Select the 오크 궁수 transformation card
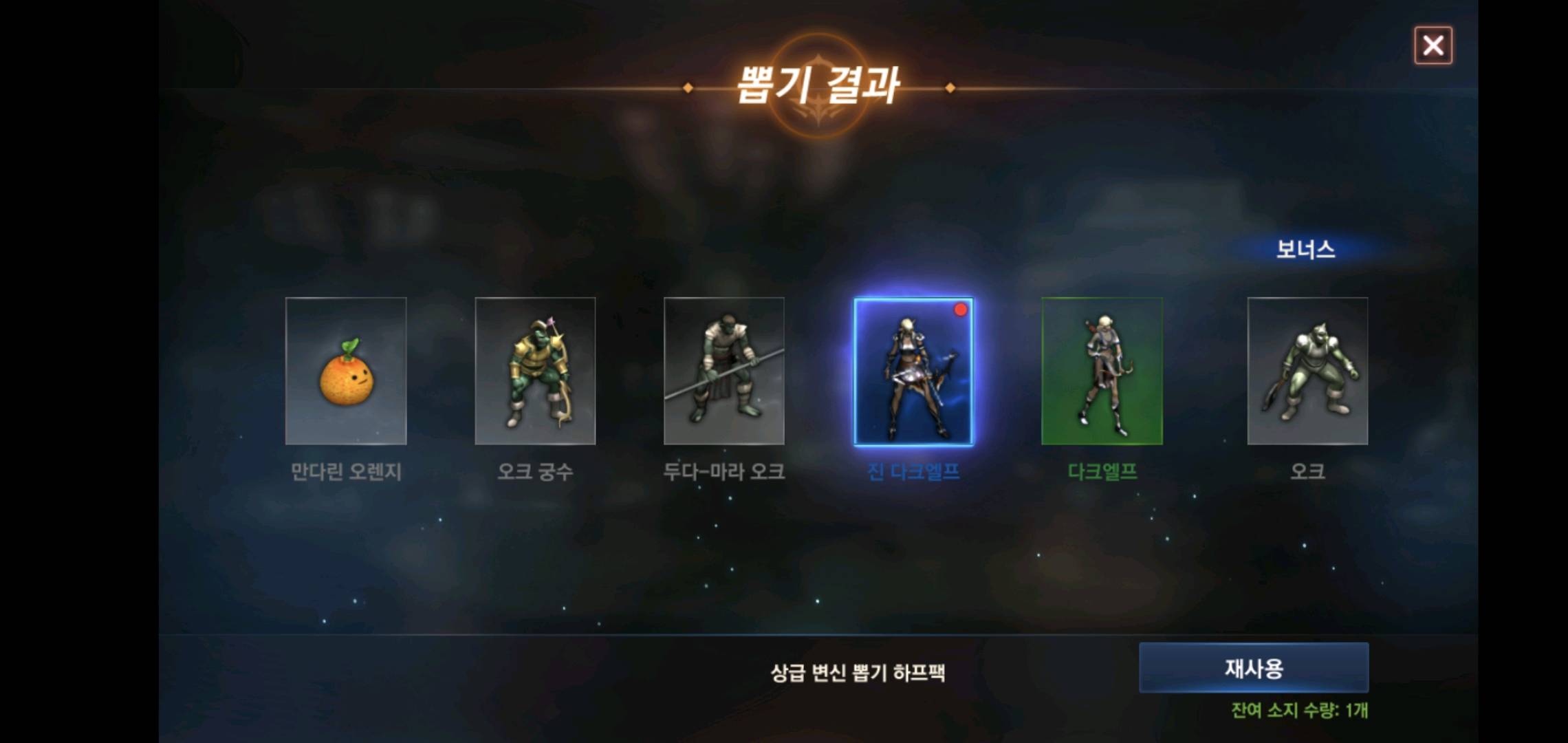 pos(535,371)
